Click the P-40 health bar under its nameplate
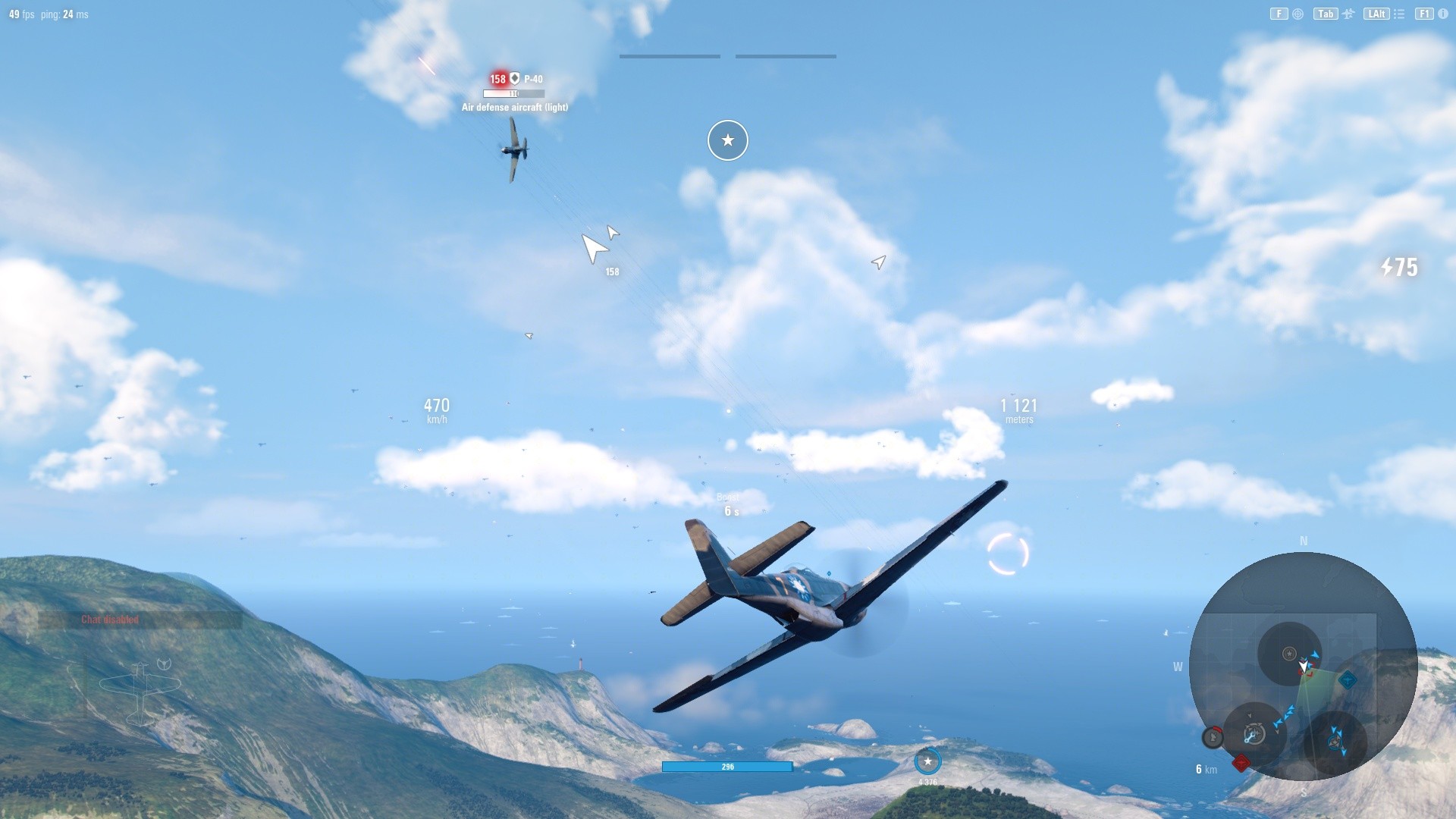The height and width of the screenshot is (819, 1456). [x=514, y=93]
